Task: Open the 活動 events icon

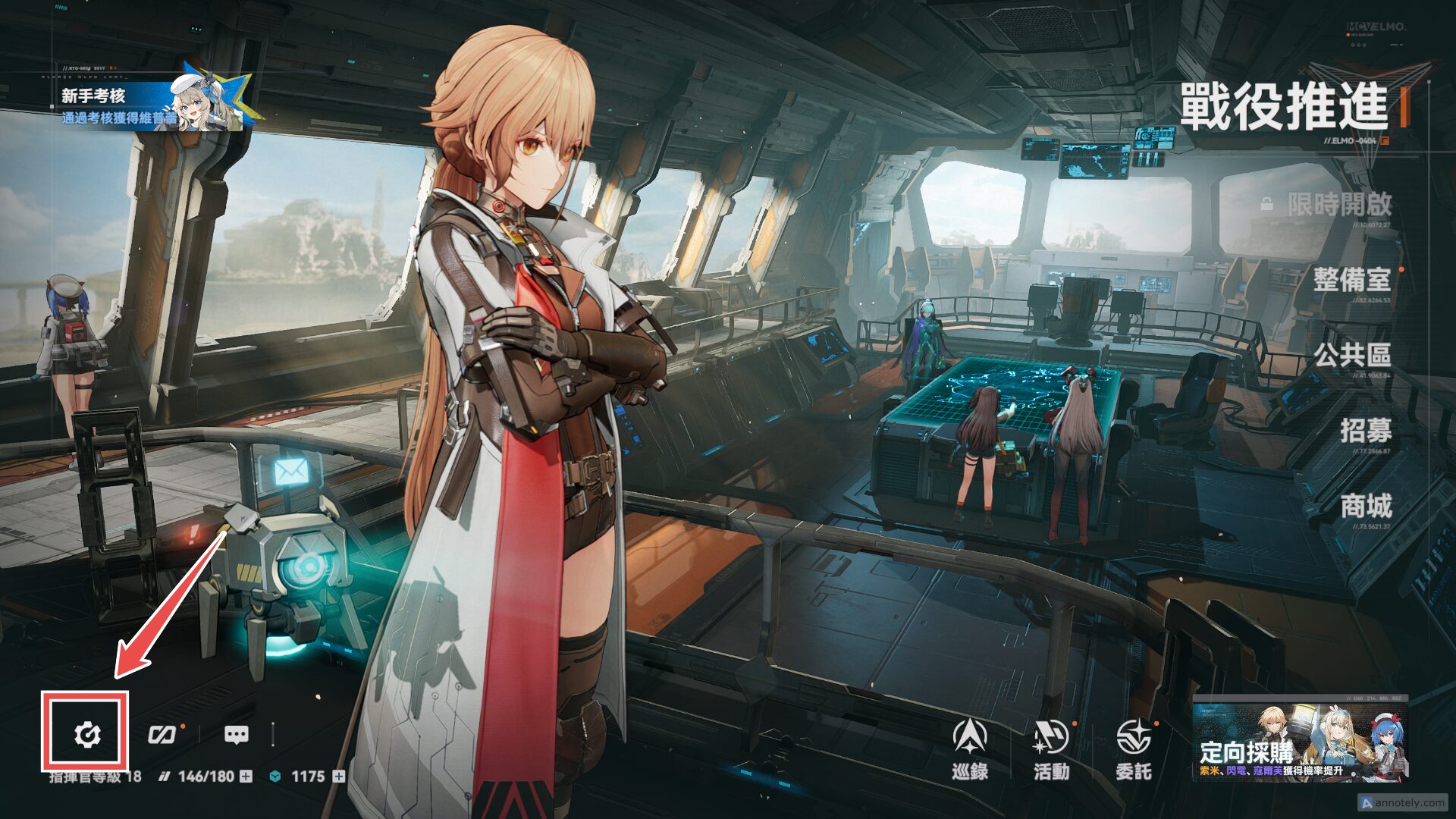Action: click(1051, 748)
